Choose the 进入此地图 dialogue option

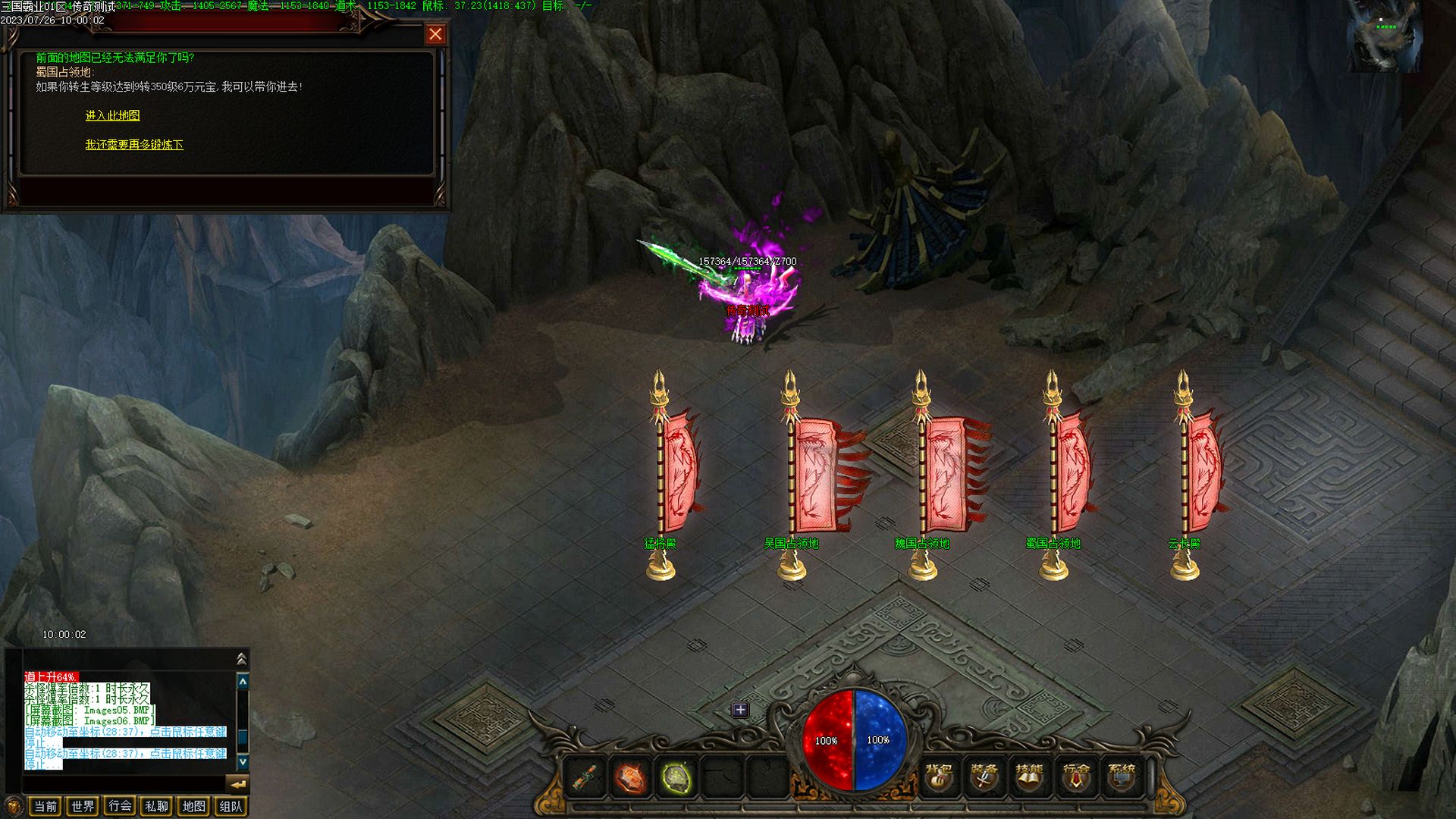tap(112, 115)
